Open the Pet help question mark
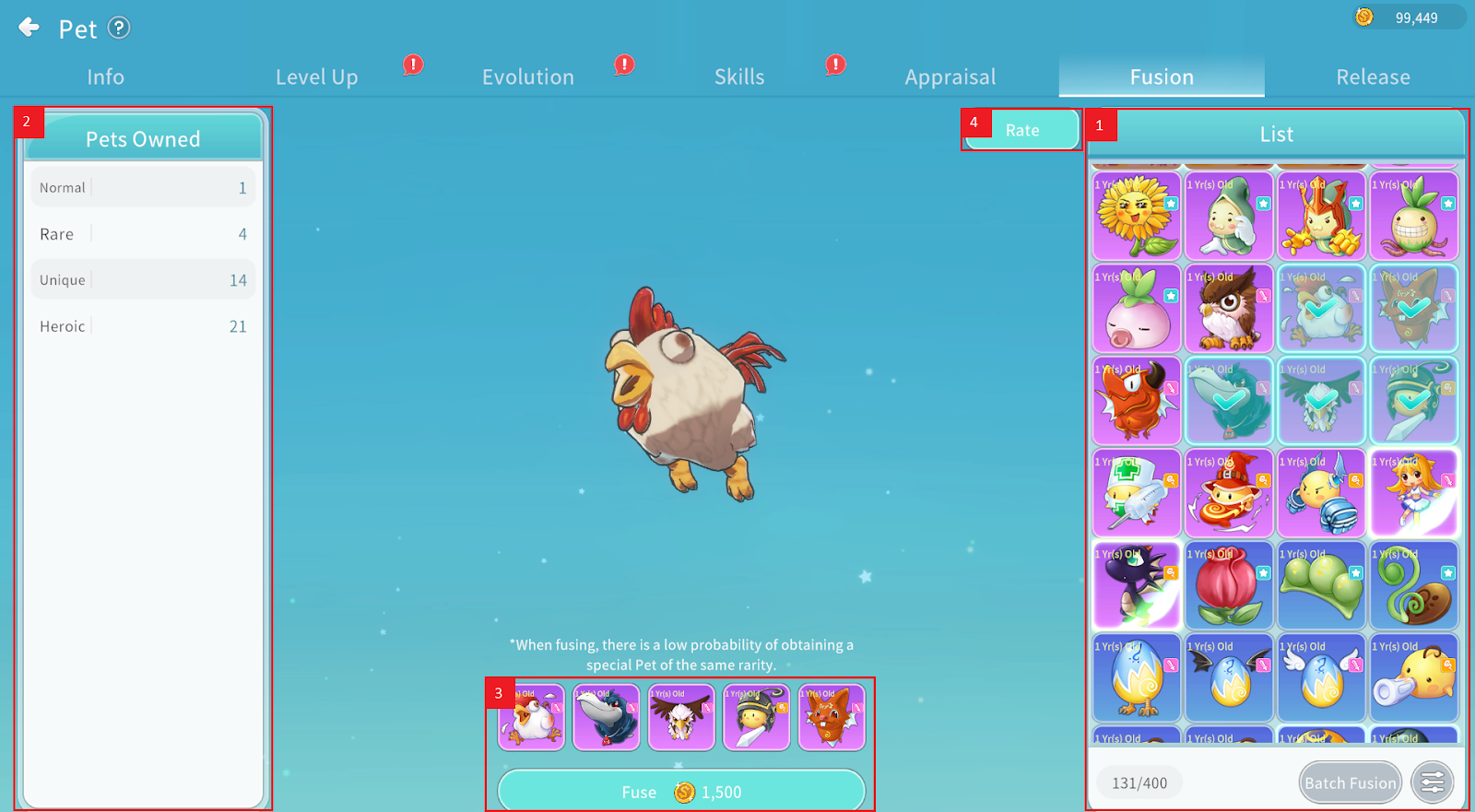Viewport: 1475px width, 812px height. point(119,28)
